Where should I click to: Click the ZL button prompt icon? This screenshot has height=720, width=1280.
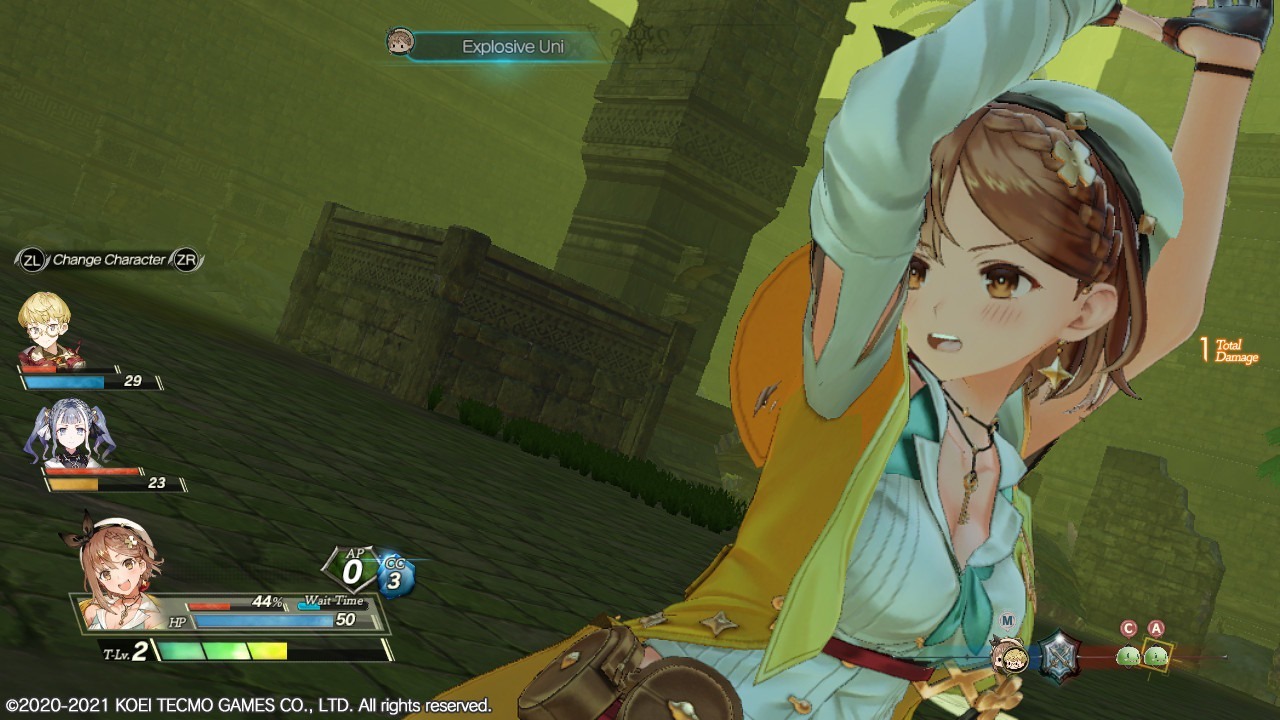point(34,258)
